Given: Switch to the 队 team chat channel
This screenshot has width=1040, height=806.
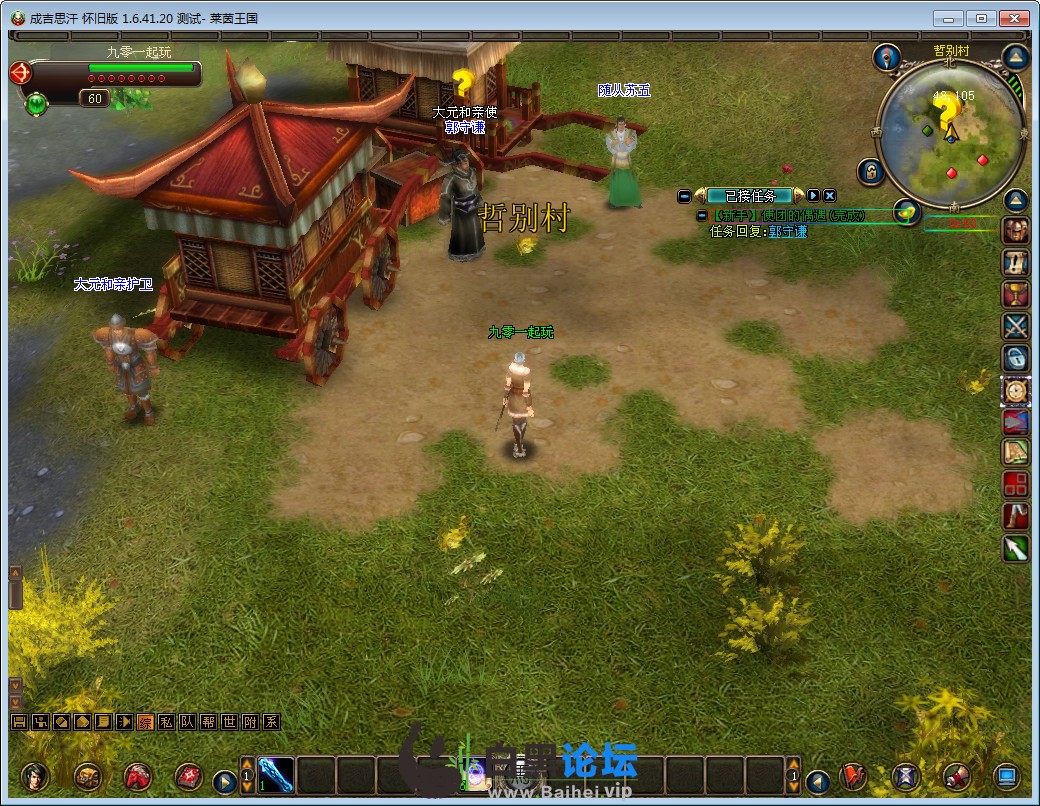Looking at the screenshot, I should 186,721.
